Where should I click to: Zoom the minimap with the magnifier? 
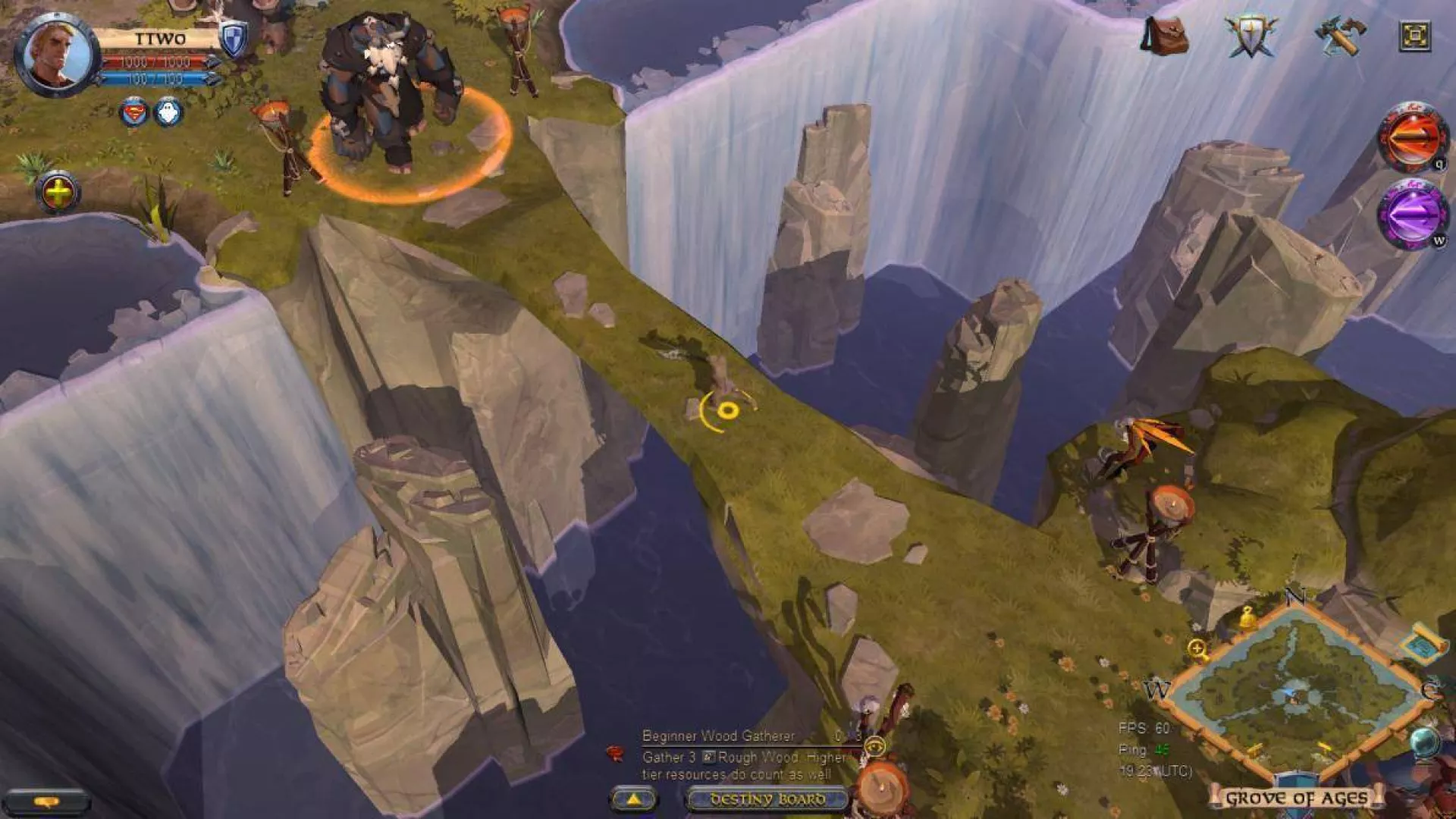tap(1197, 649)
